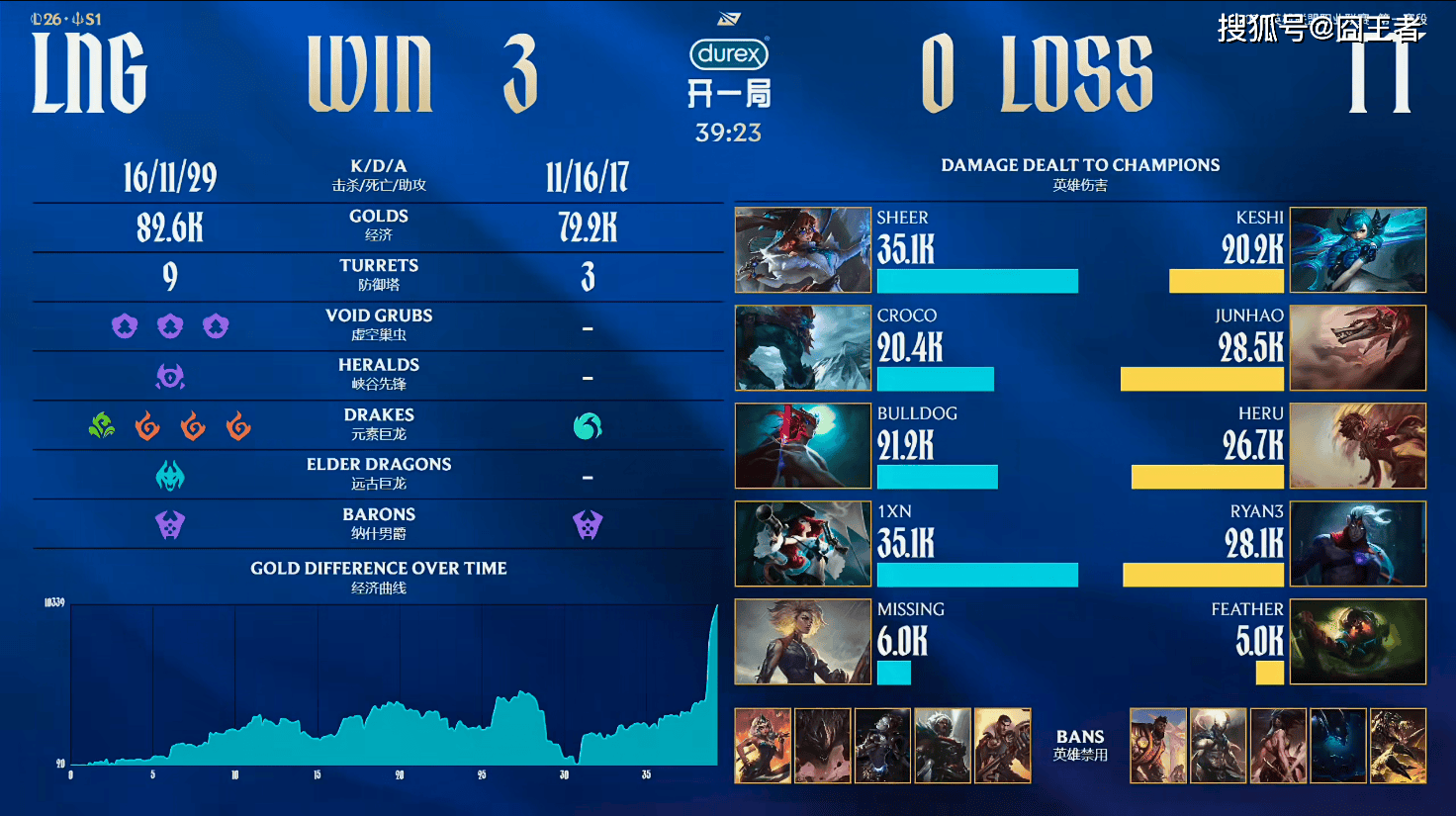Screen dimensions: 1456x816
Task: Click the Rift Herald icon
Action: click(170, 377)
